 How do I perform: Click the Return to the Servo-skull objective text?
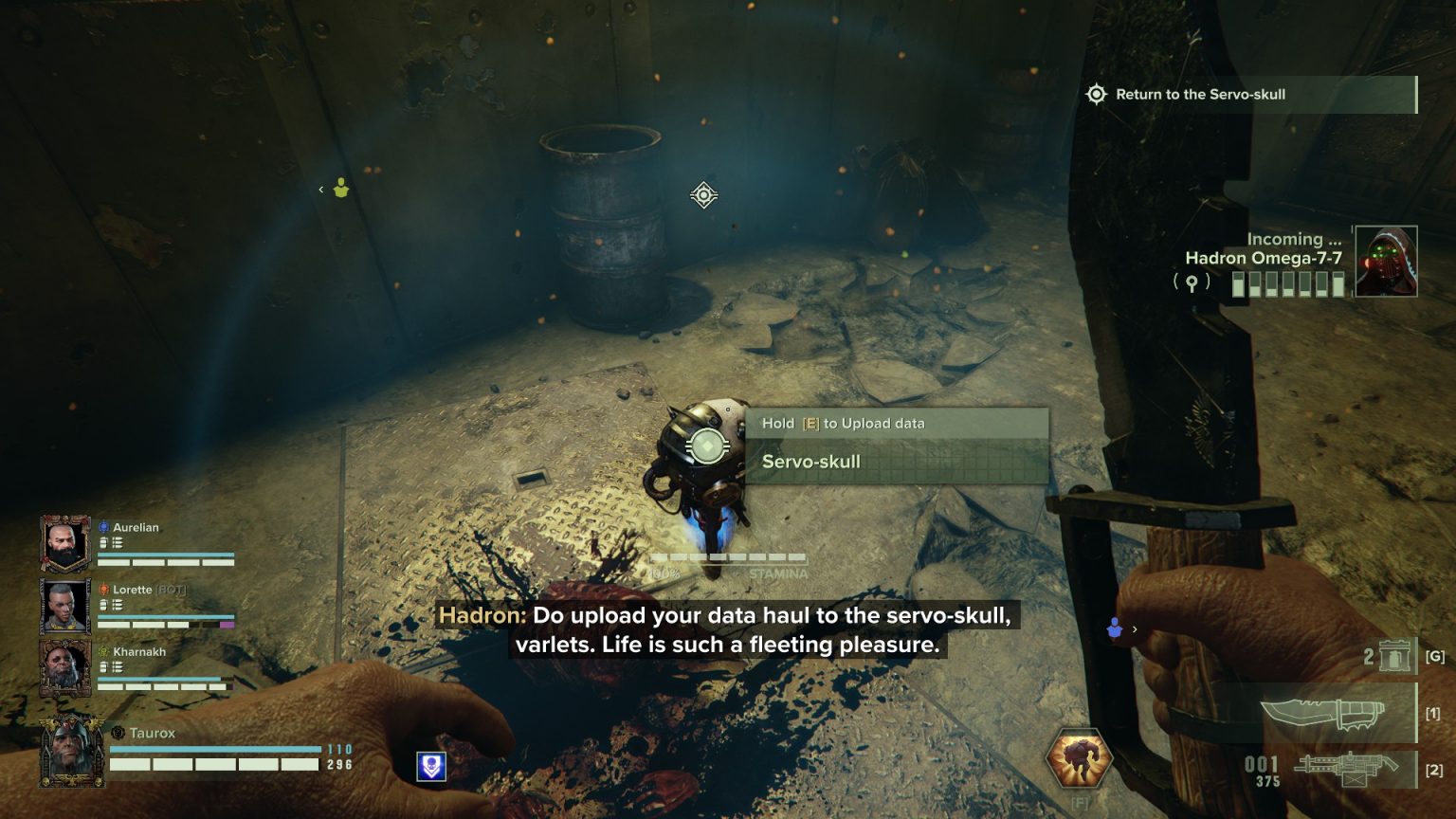(x=1201, y=94)
